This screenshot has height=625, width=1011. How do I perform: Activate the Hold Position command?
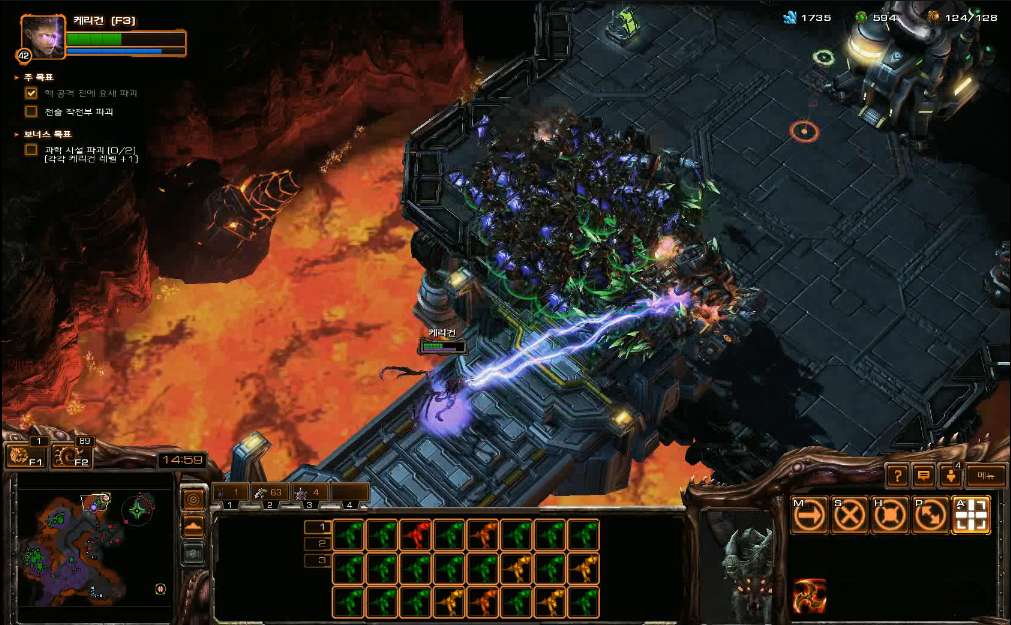[890, 514]
